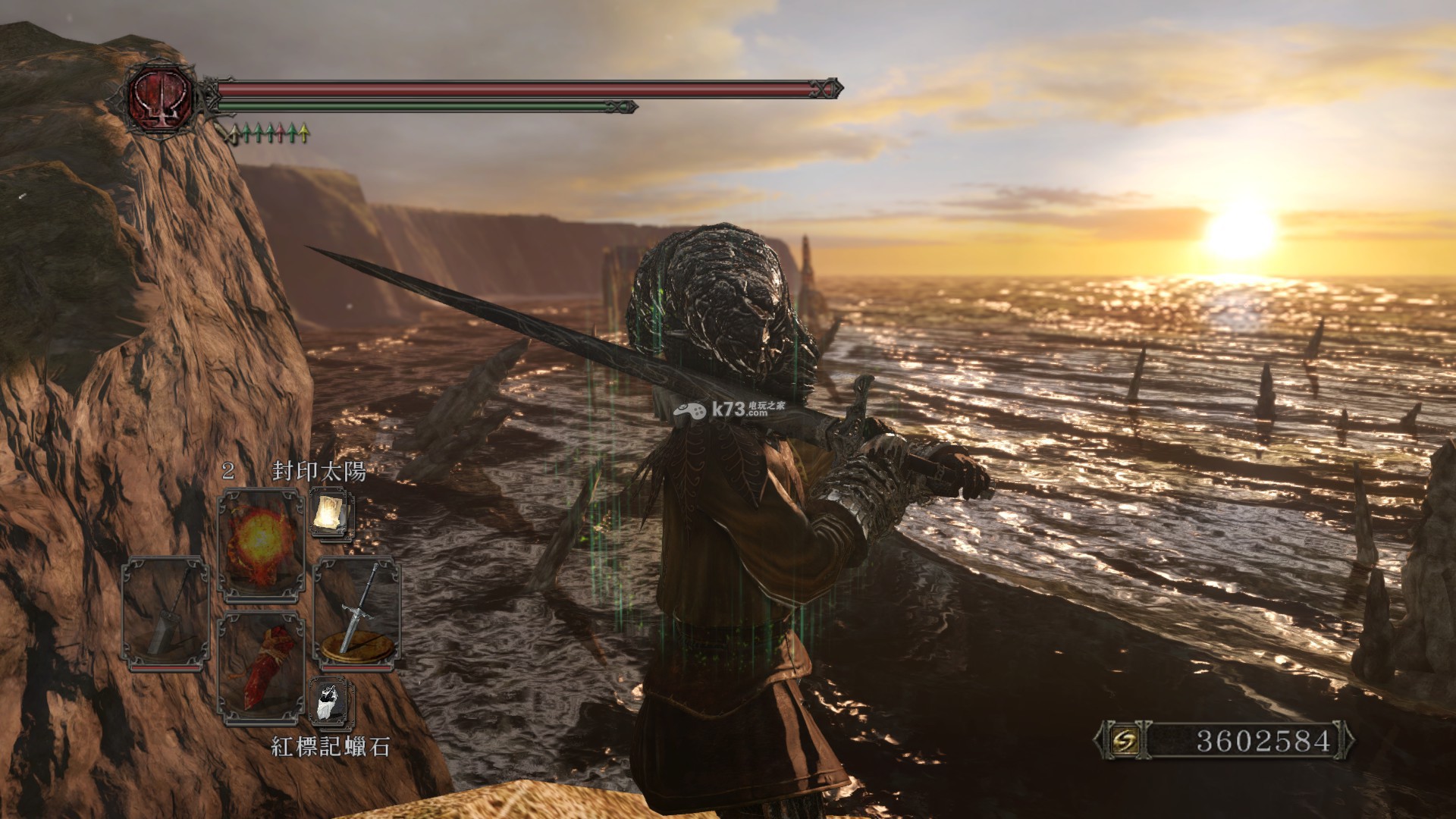Image resolution: width=1456 pixels, height=819 pixels.
Task: Click the small white soapstone item icon
Action: pos(331,701)
